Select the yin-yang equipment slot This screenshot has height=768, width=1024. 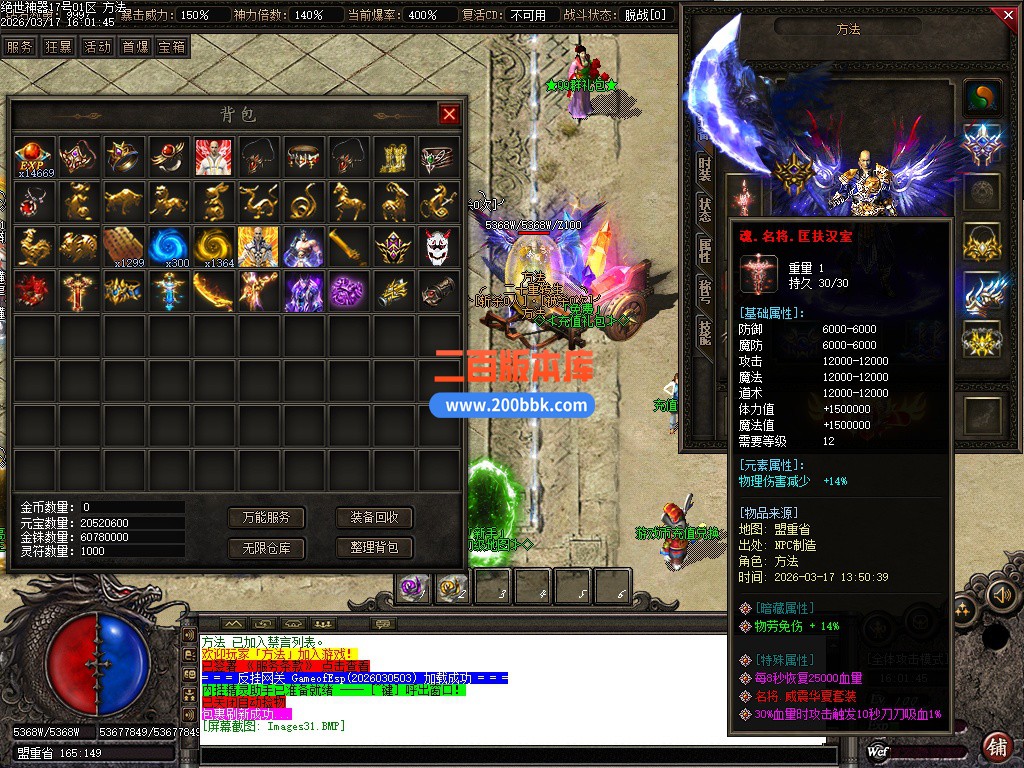(983, 97)
